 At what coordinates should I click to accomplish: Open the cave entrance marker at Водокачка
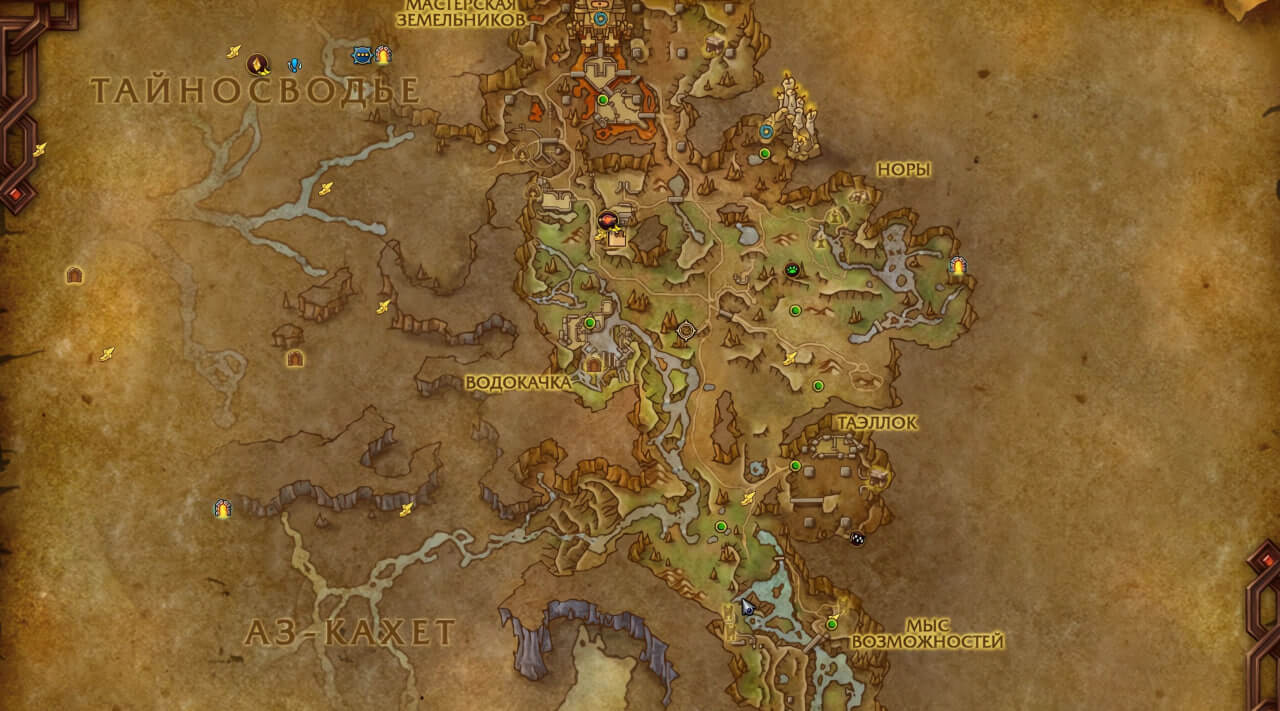point(594,364)
